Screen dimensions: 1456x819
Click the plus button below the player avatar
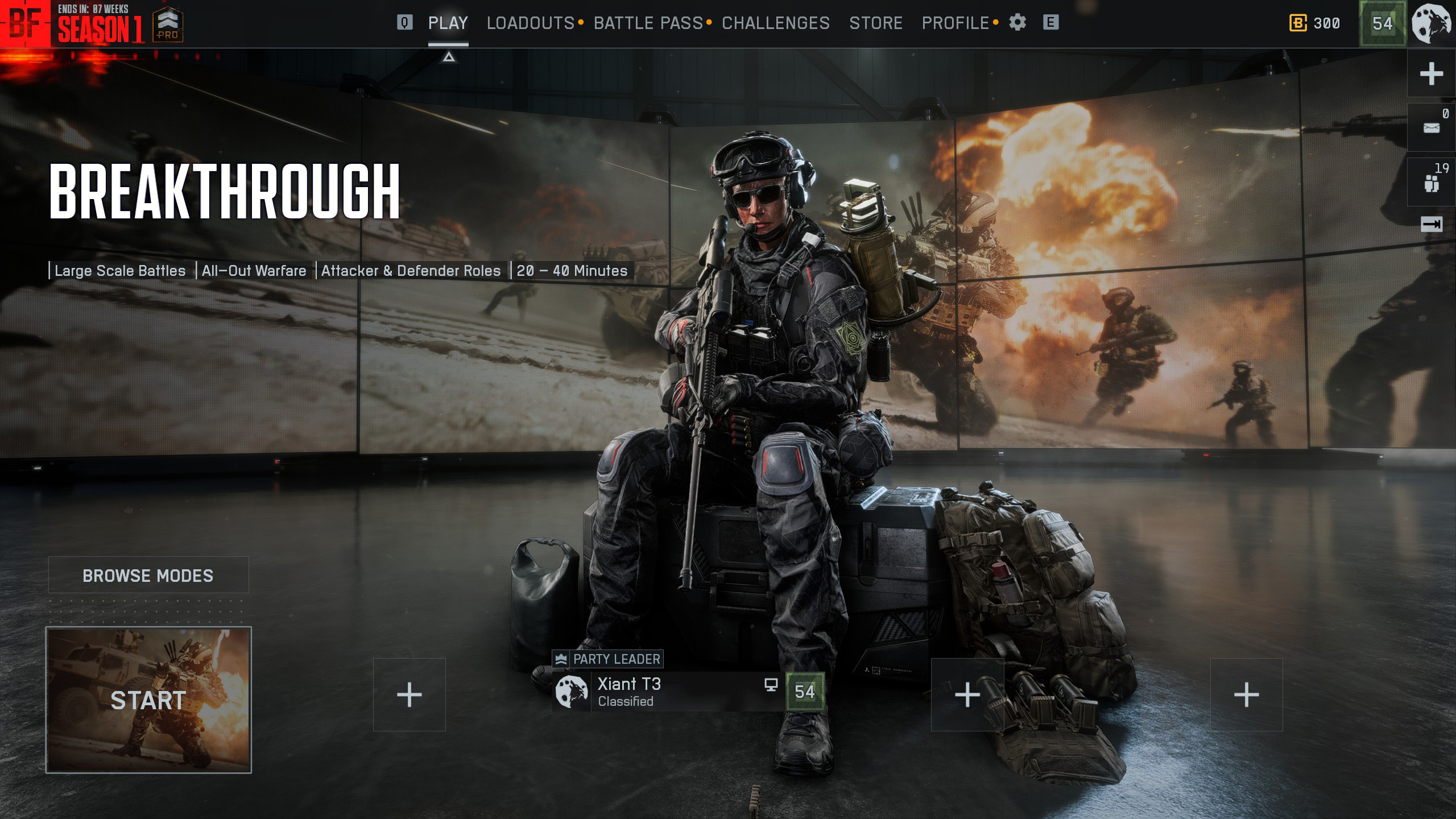pos(1431,74)
